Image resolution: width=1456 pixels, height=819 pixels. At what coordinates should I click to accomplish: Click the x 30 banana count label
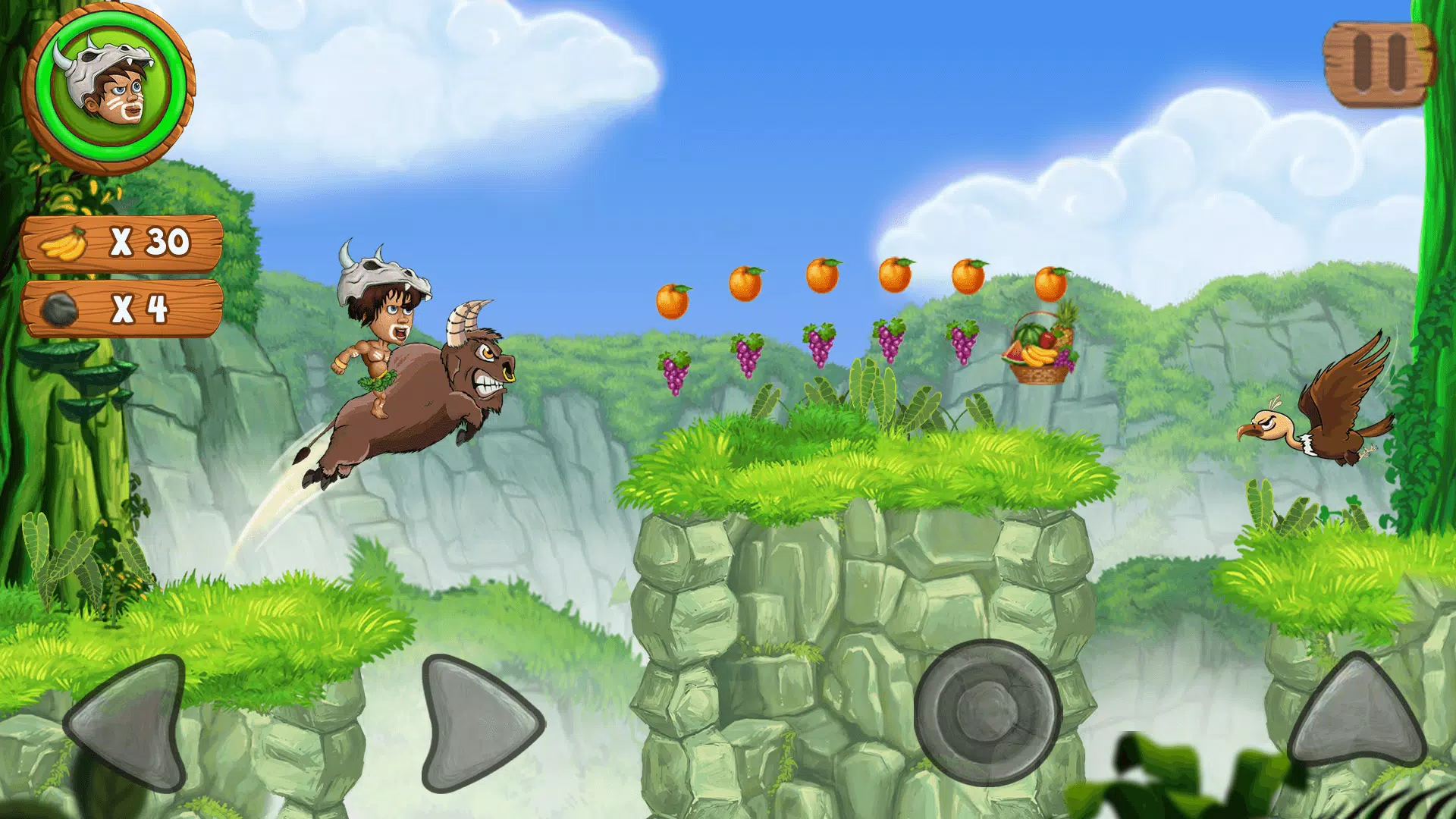[148, 241]
